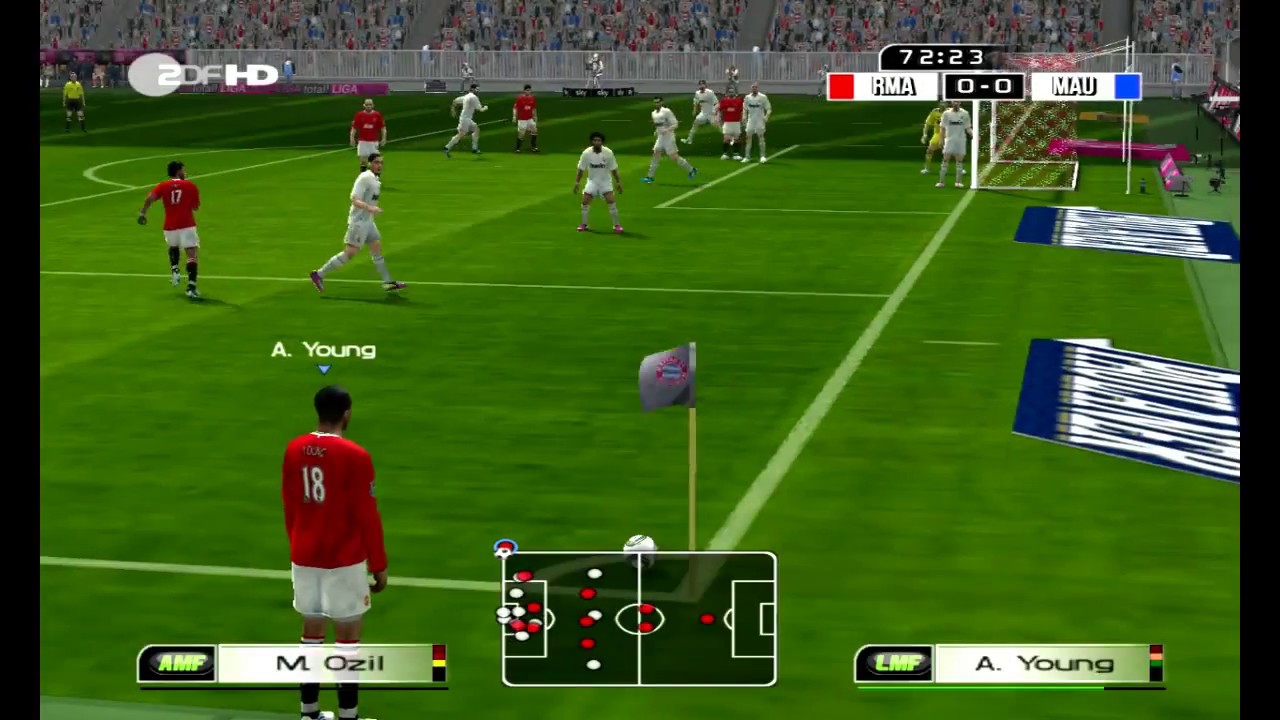Click the floating A. Young player marker
Screen dimensions: 1280x720
[x=323, y=351]
